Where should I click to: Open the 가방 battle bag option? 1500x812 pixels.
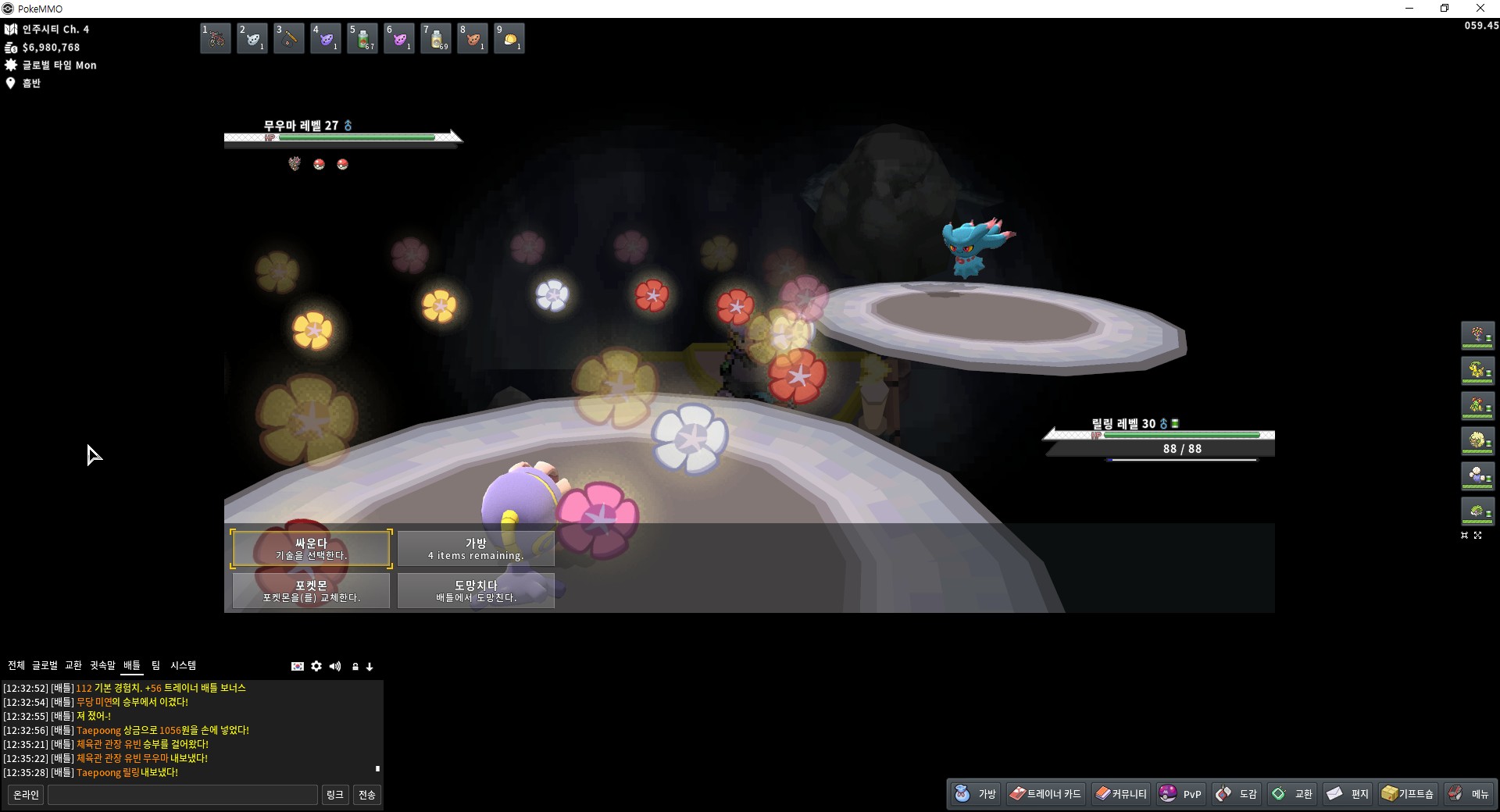tap(476, 549)
